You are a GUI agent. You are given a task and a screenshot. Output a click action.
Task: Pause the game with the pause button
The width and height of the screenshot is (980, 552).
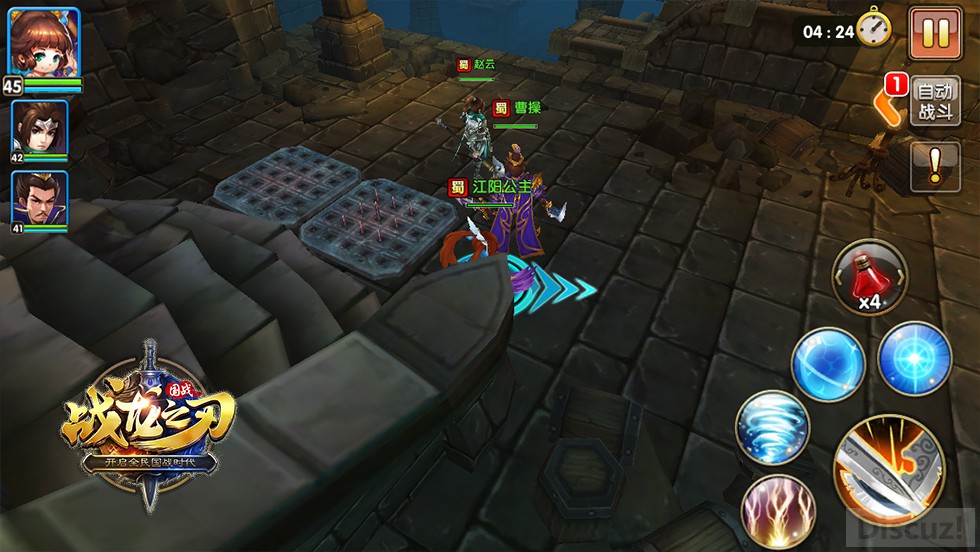tap(935, 34)
